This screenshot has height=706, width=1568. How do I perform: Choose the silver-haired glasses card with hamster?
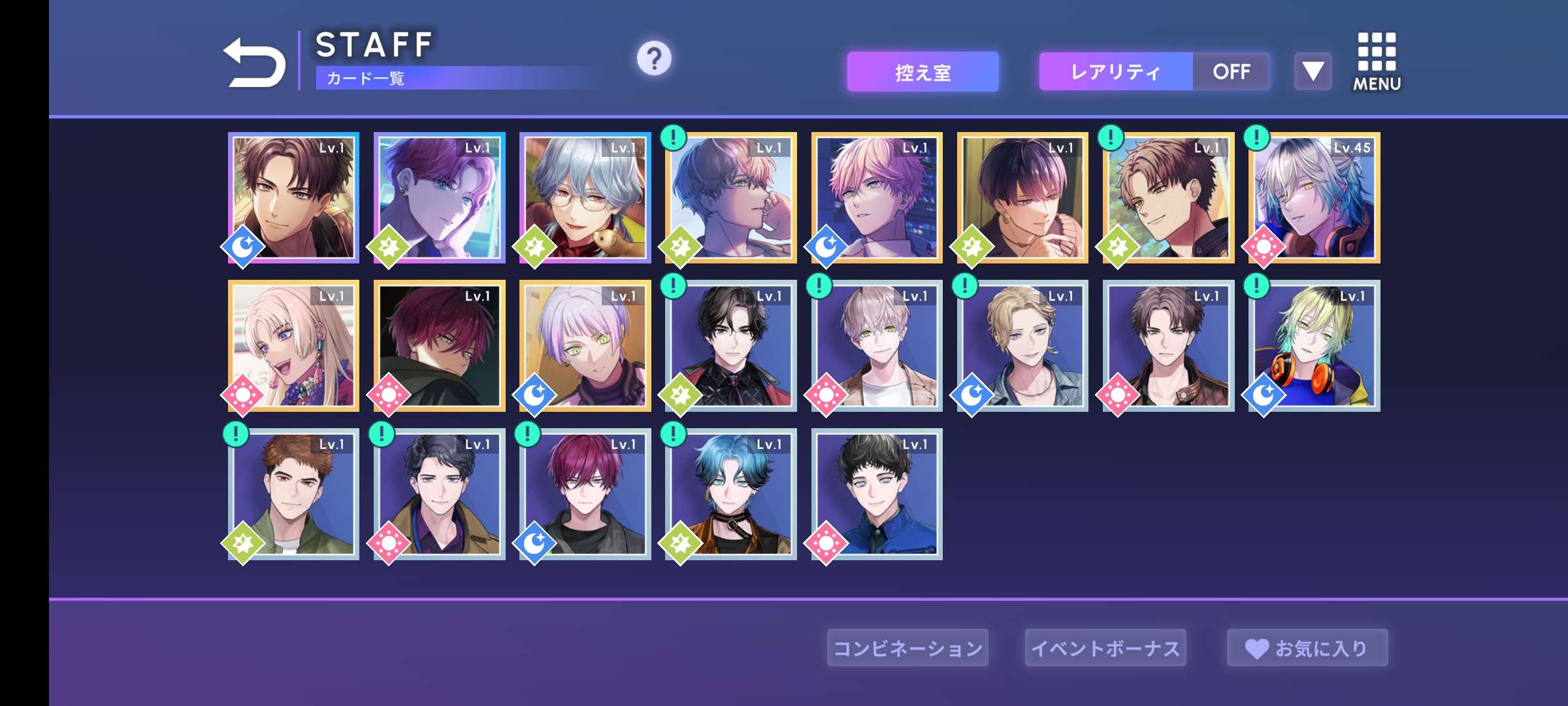[x=585, y=198]
